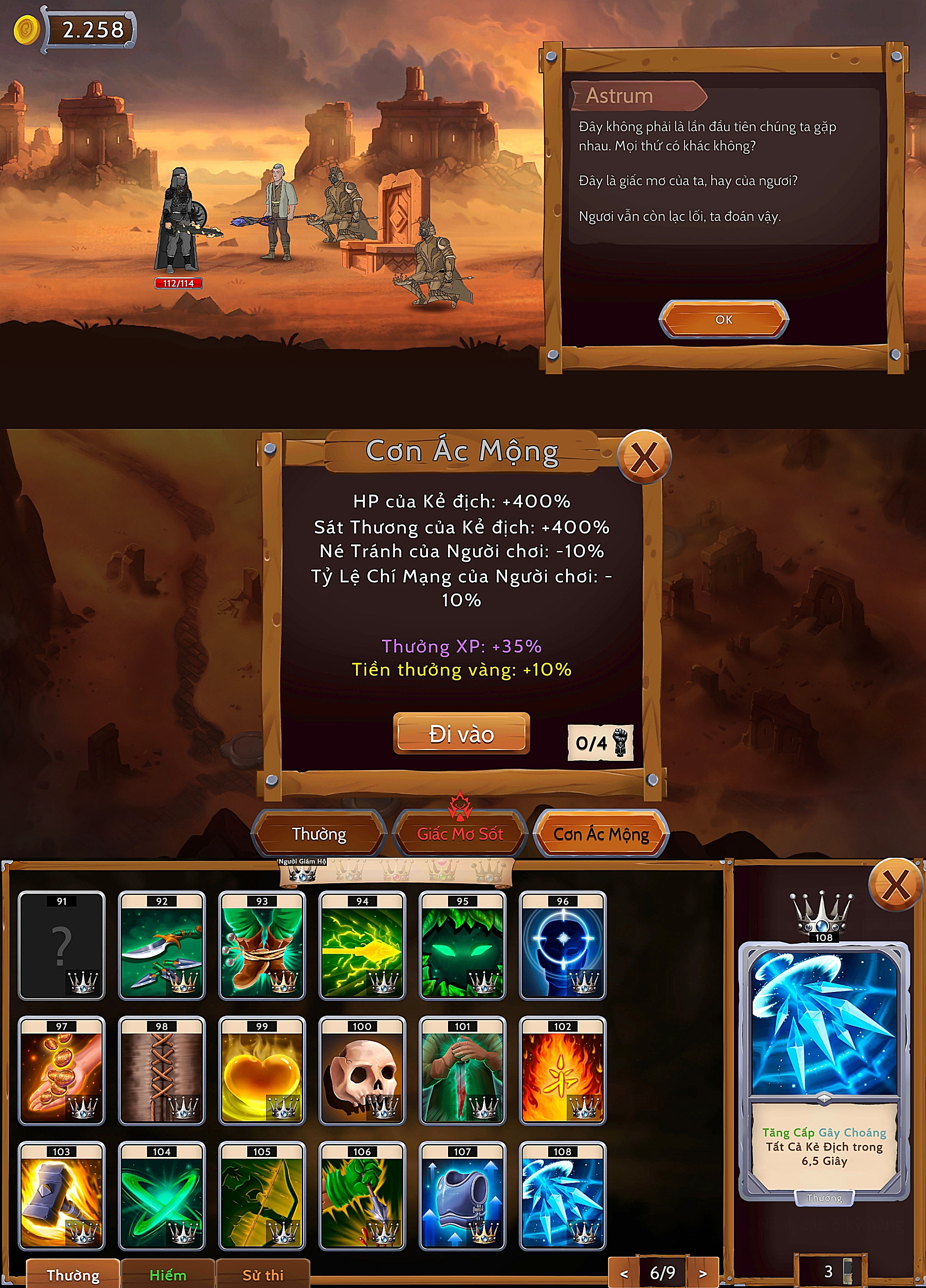Select the Giấc Mơ Sốt difficulty
The image size is (926, 1288).
tap(460, 834)
